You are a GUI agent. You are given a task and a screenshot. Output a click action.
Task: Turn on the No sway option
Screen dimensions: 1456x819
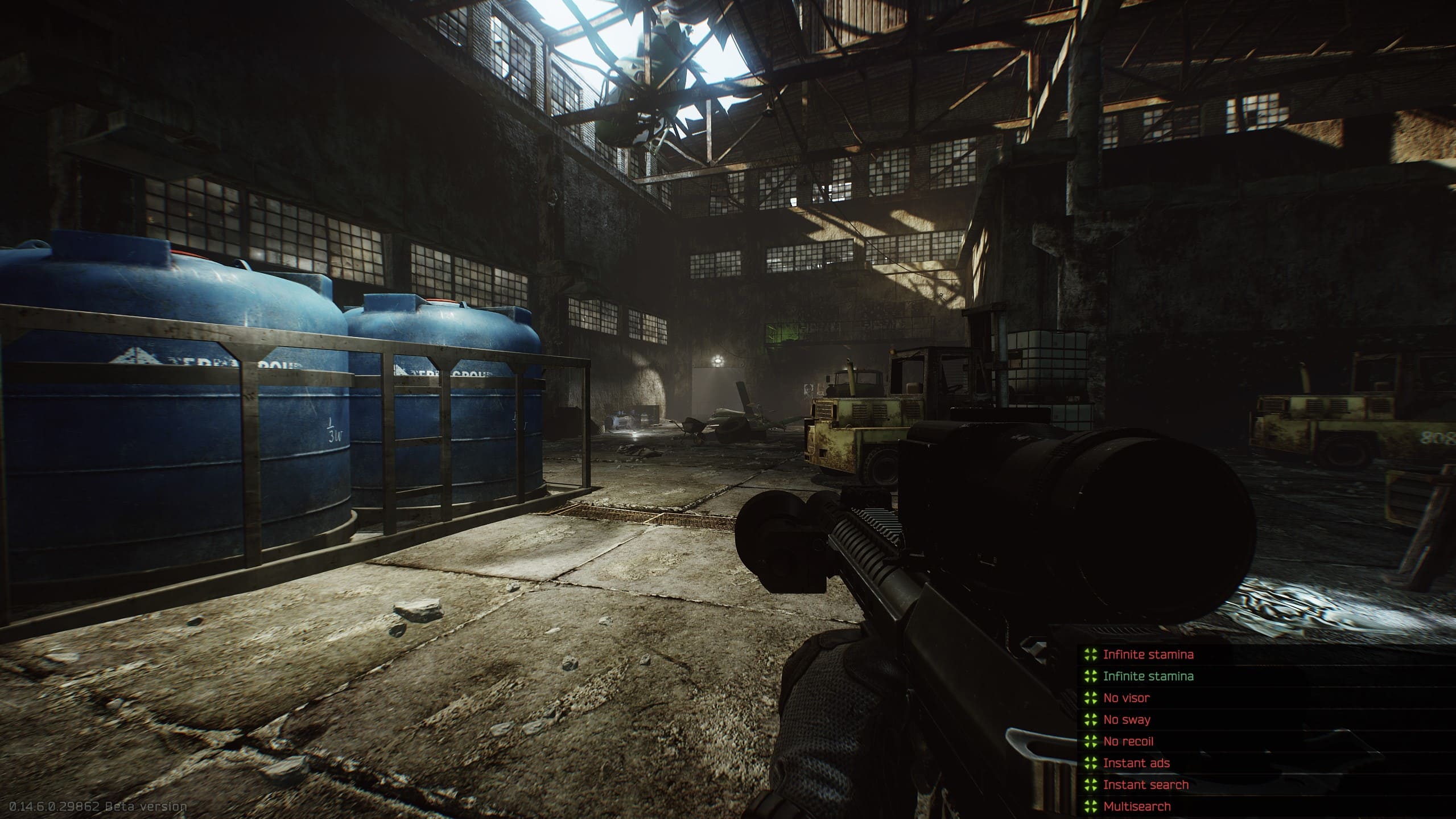pyautogui.click(x=1127, y=719)
